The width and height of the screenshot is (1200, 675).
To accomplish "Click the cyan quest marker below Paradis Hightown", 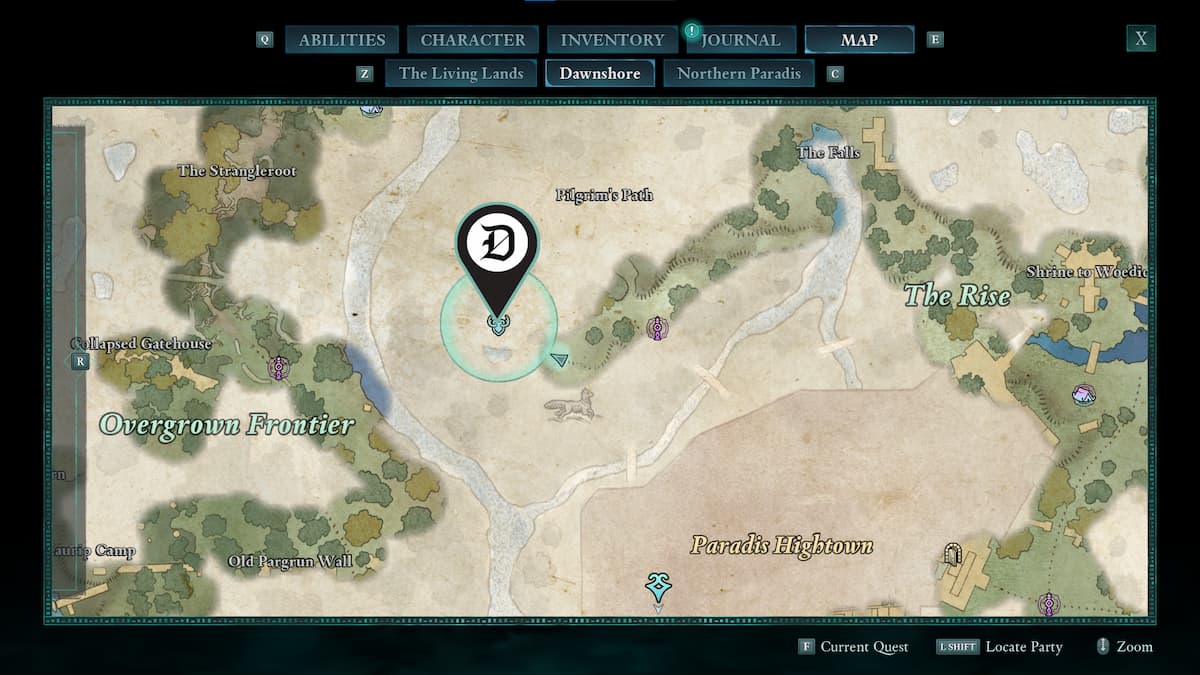I will pyautogui.click(x=657, y=587).
